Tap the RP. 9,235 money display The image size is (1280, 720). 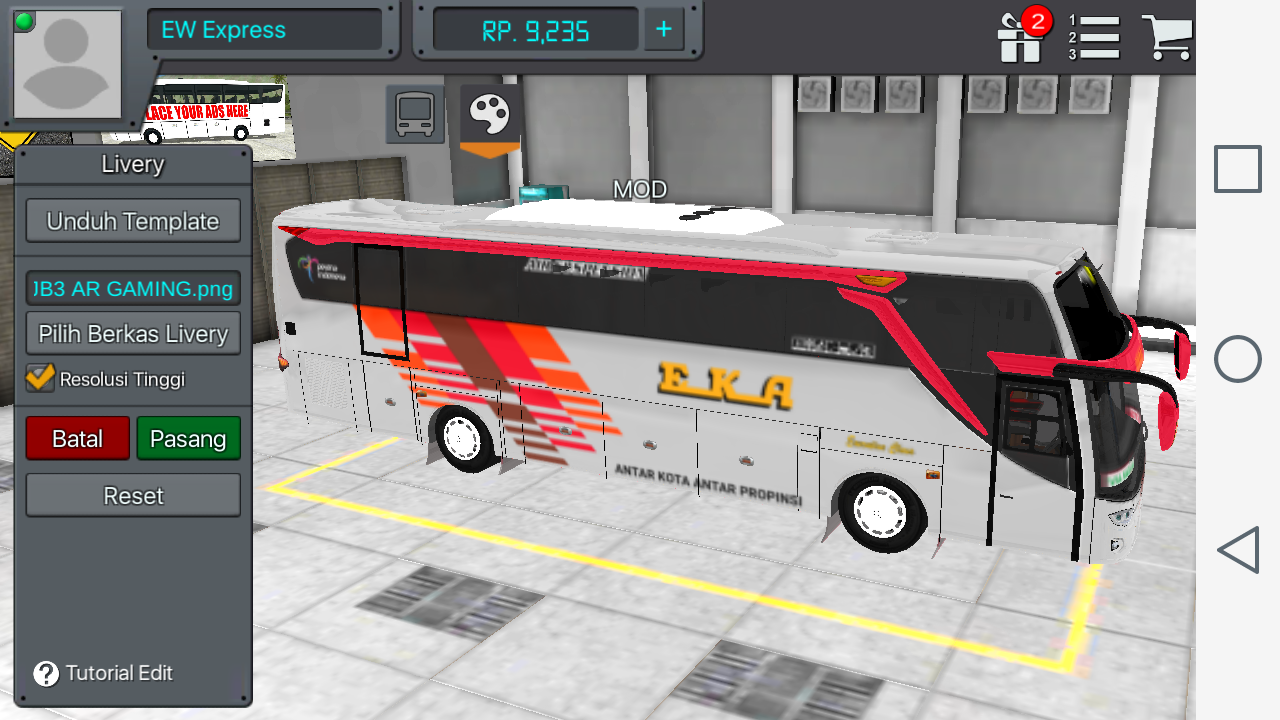point(535,29)
